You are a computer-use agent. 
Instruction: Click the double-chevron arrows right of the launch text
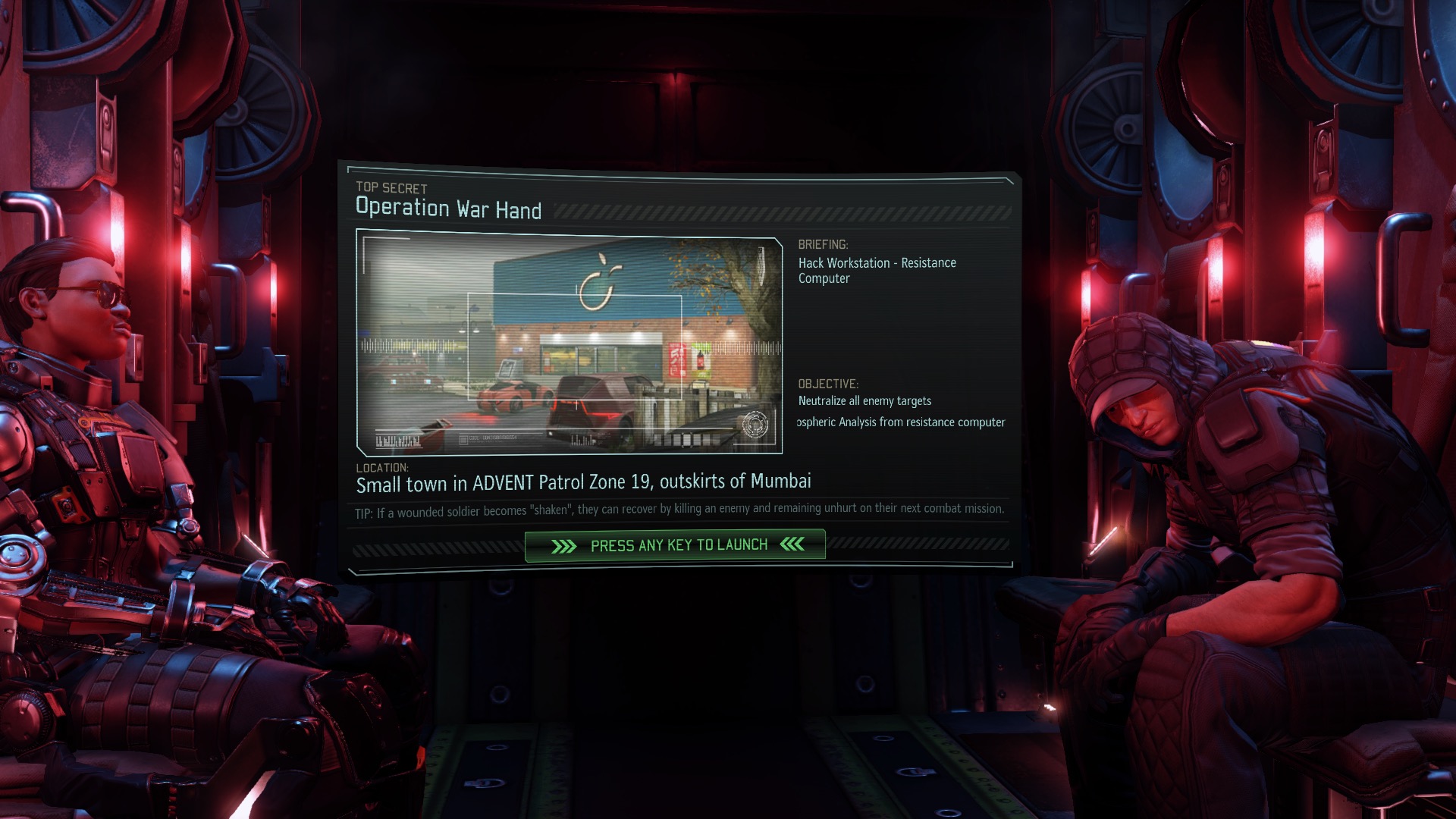[792, 544]
